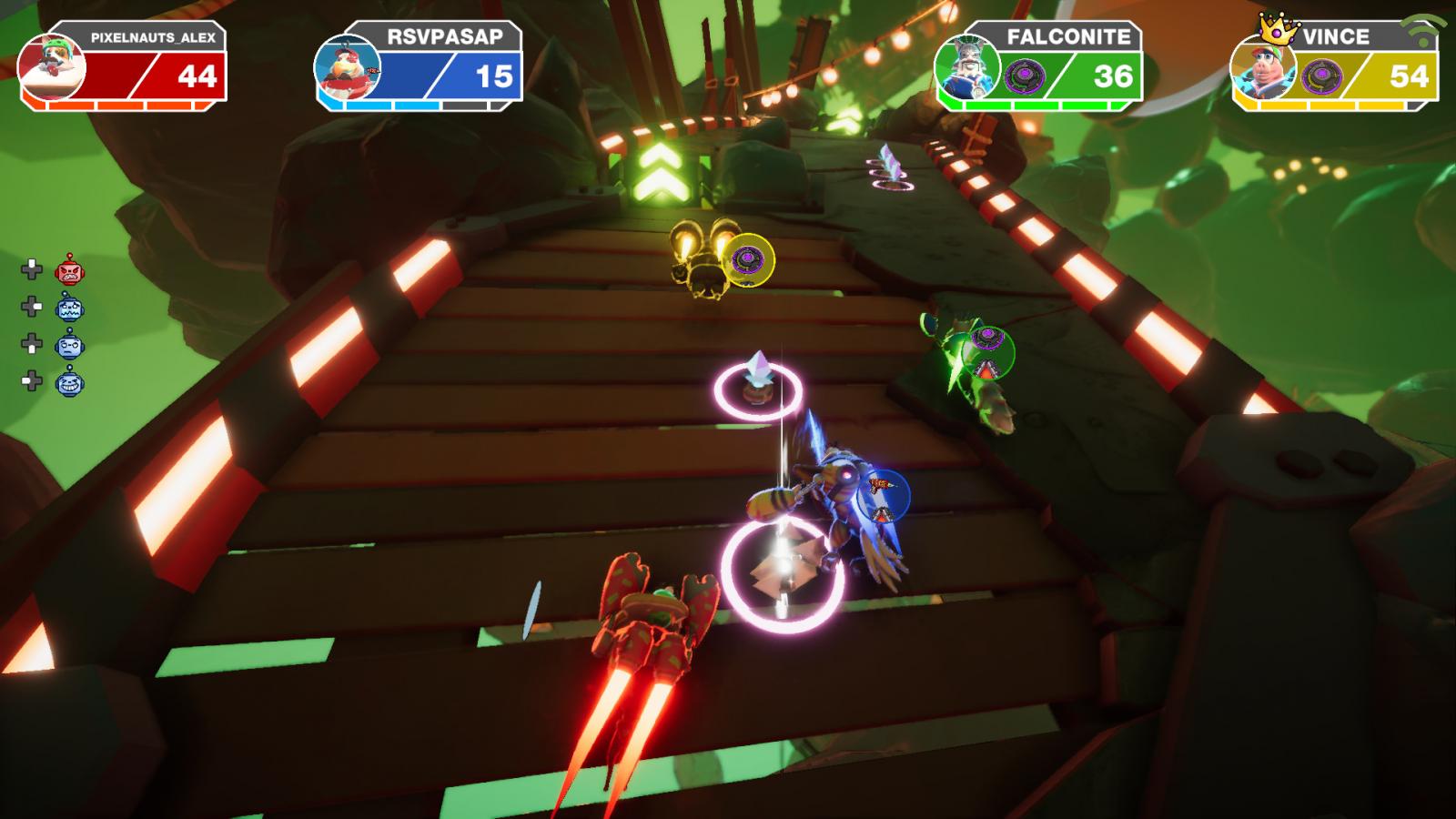Select the PIXELNAUTS_ALEX player portrait
The height and width of the screenshot is (819, 1456).
click(x=52, y=67)
